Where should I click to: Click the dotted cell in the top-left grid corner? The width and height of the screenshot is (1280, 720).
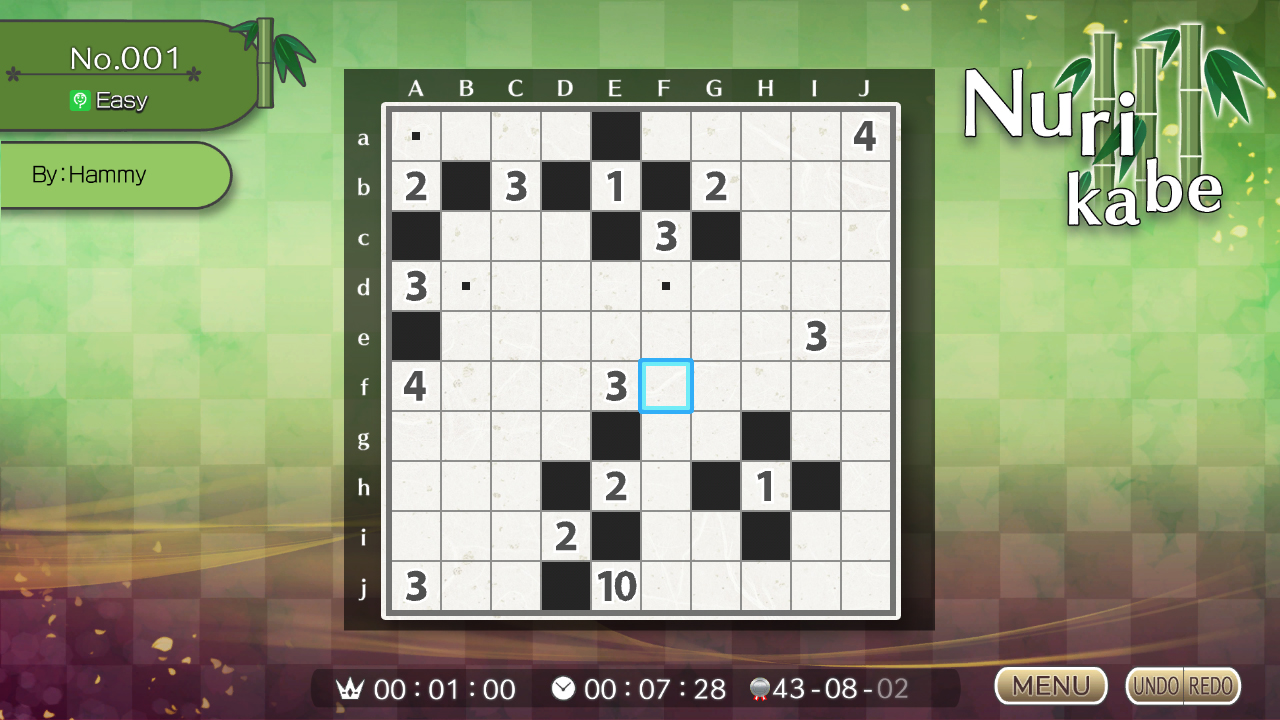(415, 136)
